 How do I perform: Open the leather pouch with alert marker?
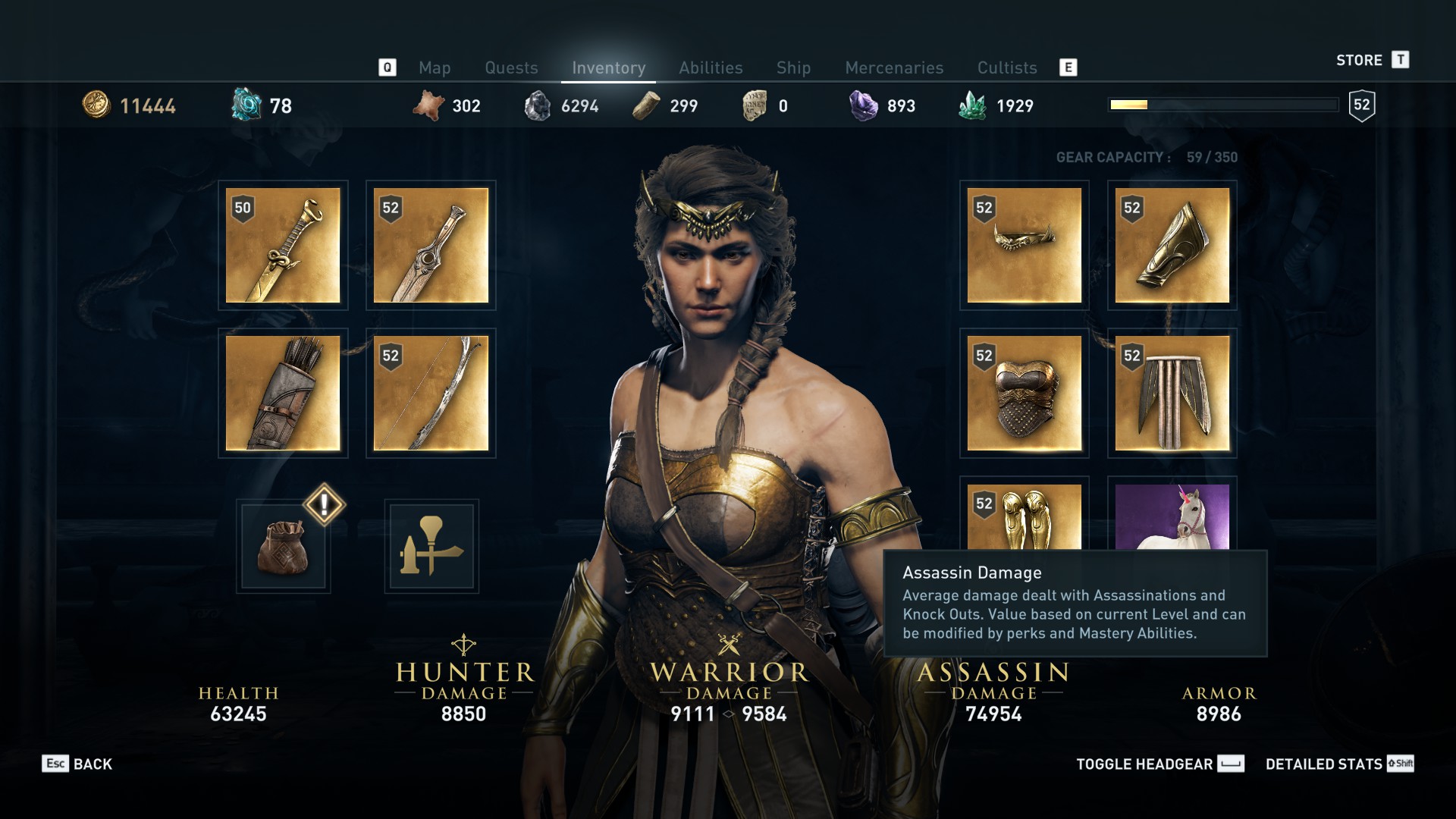click(283, 546)
